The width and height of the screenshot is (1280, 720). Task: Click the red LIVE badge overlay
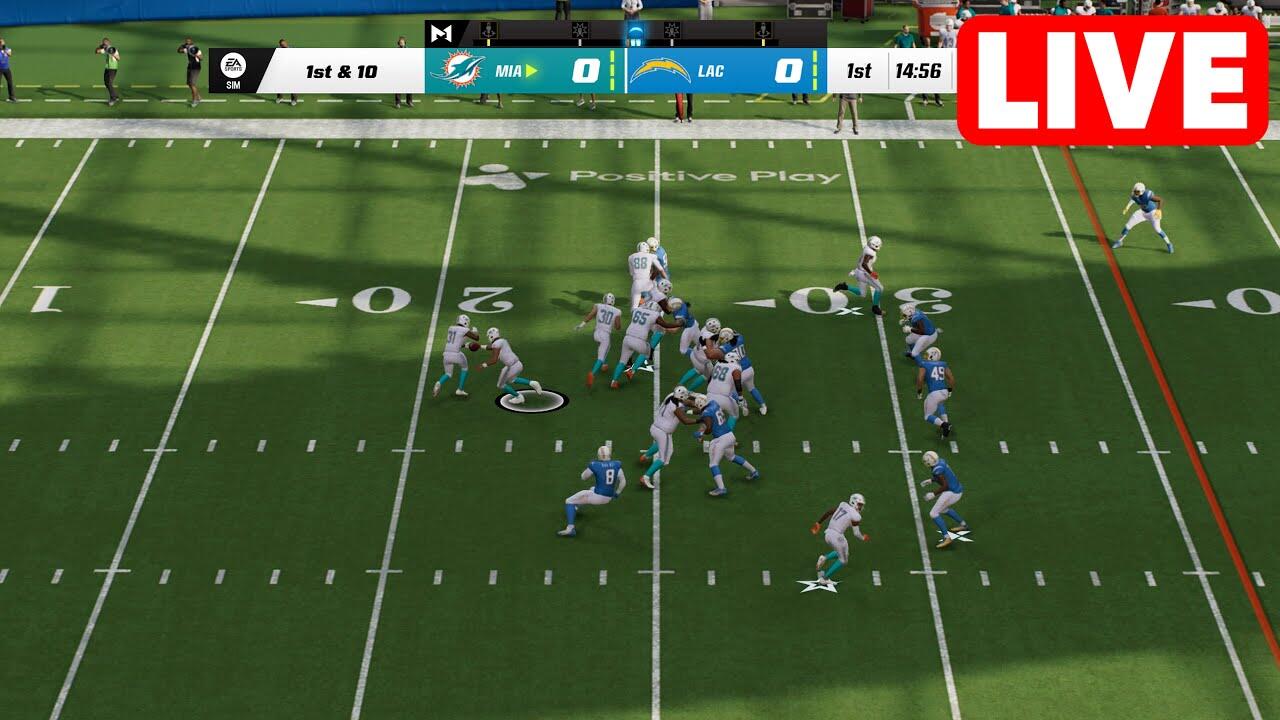tap(1112, 80)
